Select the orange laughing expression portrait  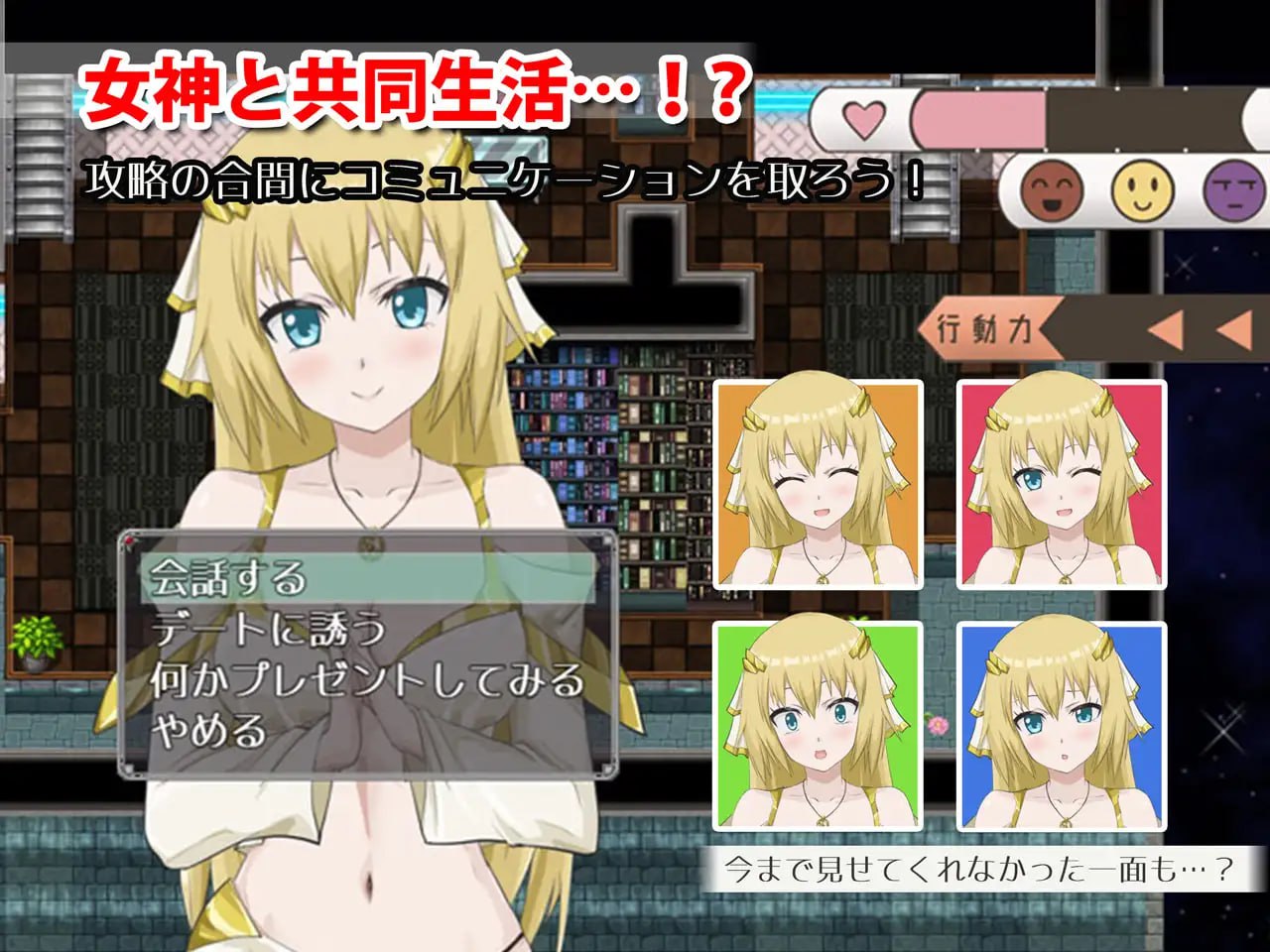pyautogui.click(x=819, y=485)
